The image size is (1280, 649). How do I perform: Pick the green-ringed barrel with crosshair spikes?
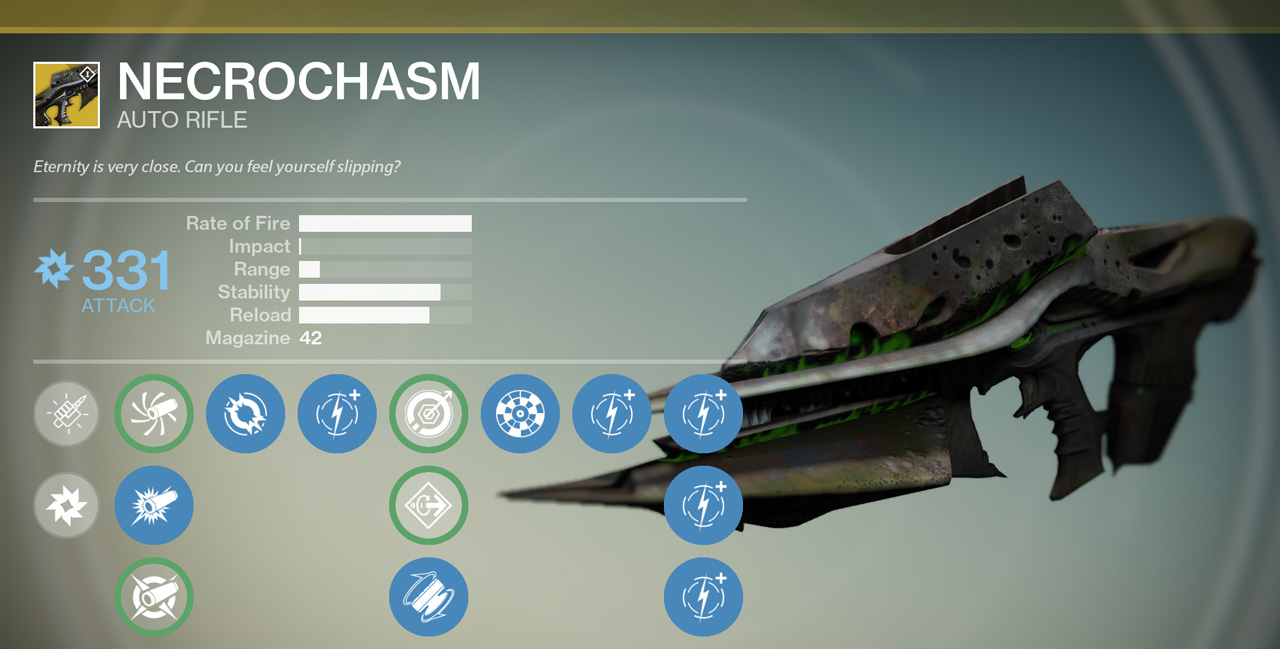coord(154,597)
